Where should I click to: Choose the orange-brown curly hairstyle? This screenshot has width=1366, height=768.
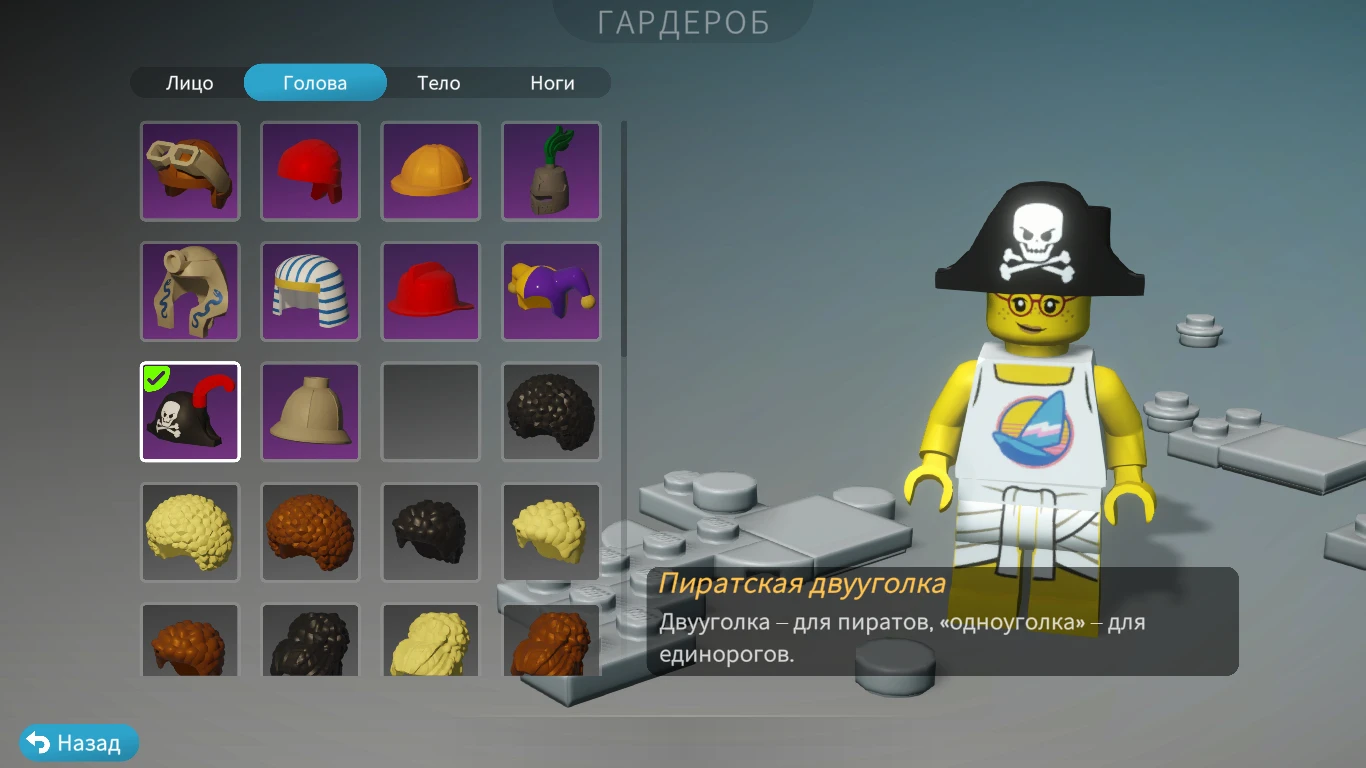[x=310, y=532]
